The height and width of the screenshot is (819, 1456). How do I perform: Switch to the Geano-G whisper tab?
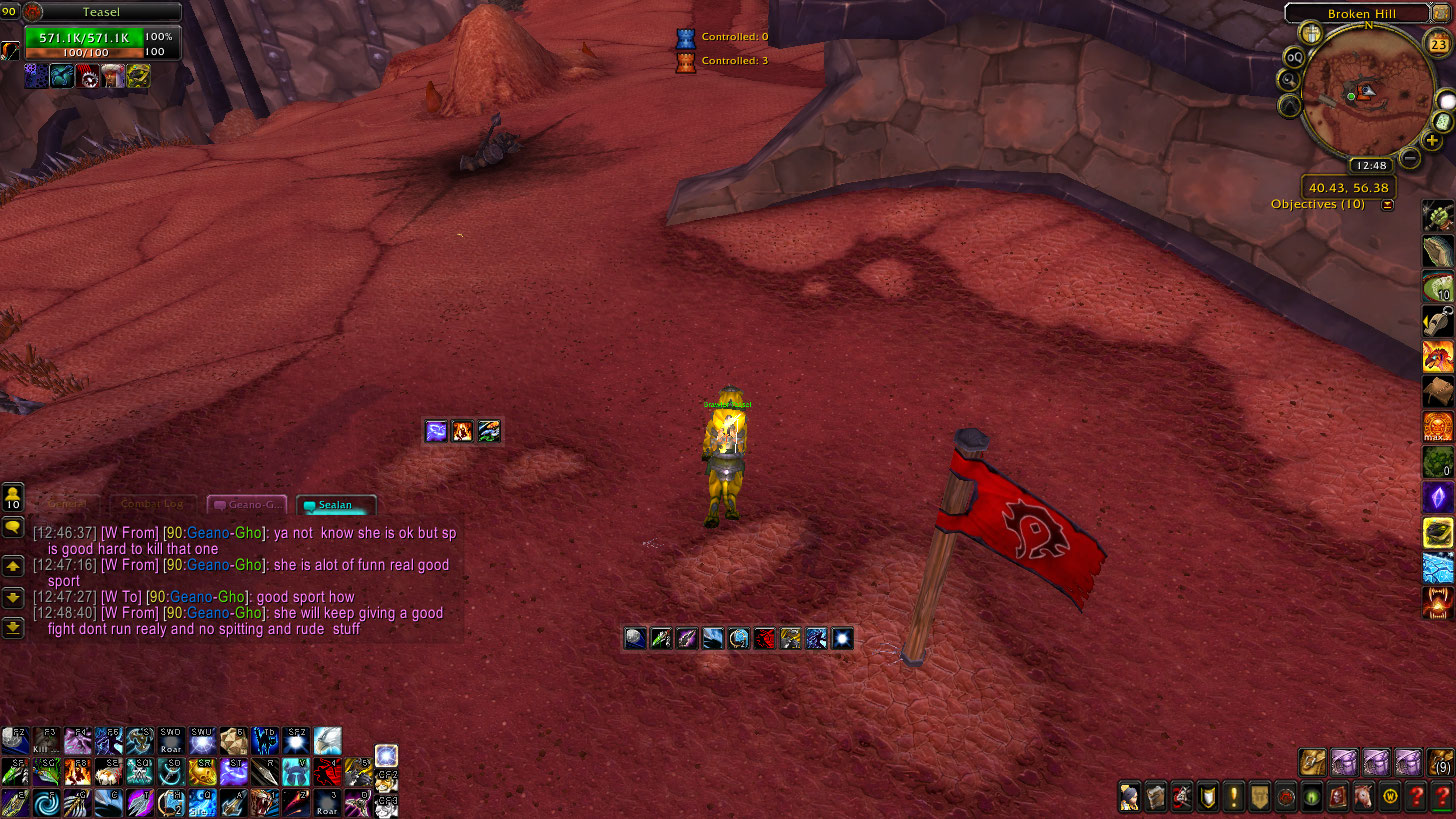pos(247,505)
